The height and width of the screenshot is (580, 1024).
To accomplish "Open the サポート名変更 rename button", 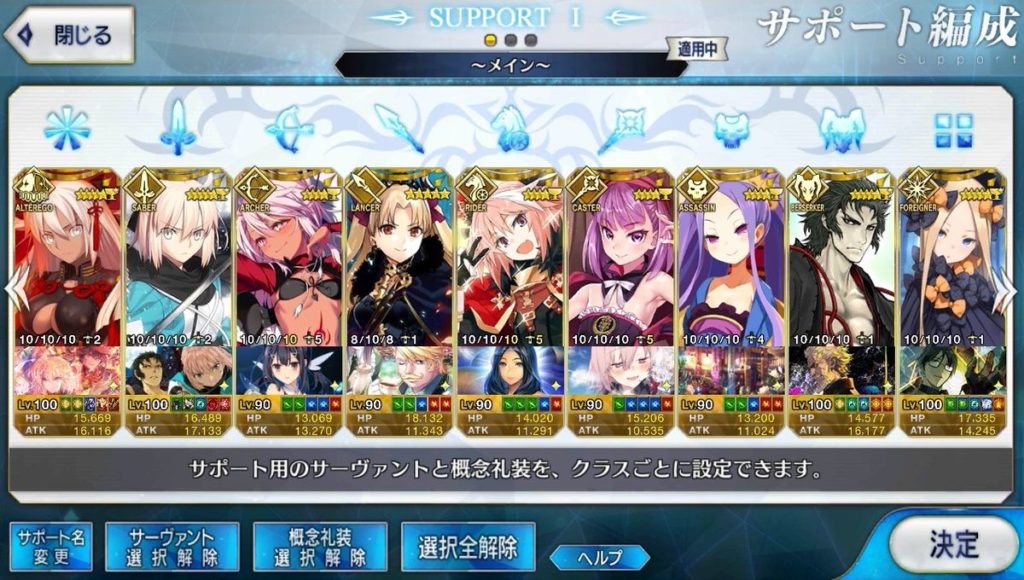I will coord(50,547).
